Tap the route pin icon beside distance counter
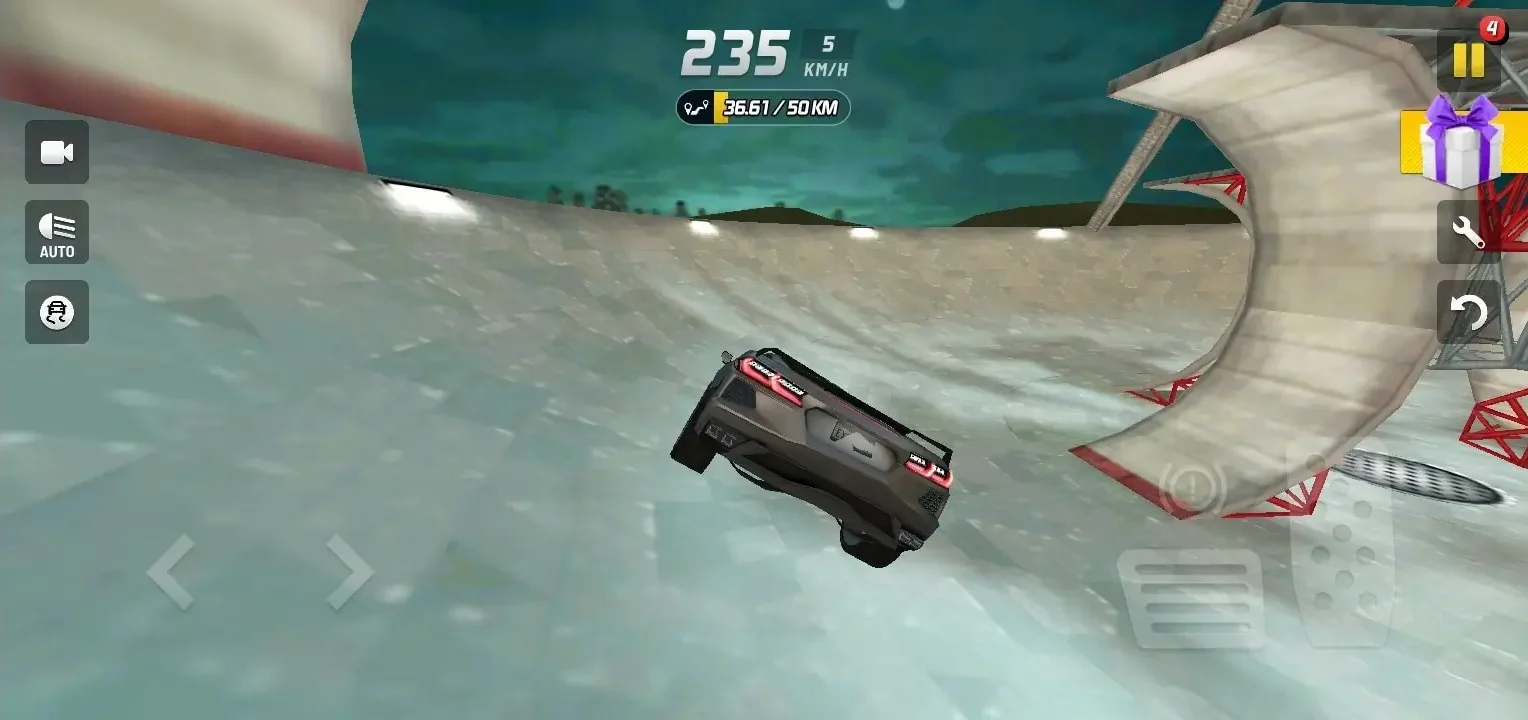Screen dimensions: 1528x720 pos(697,107)
